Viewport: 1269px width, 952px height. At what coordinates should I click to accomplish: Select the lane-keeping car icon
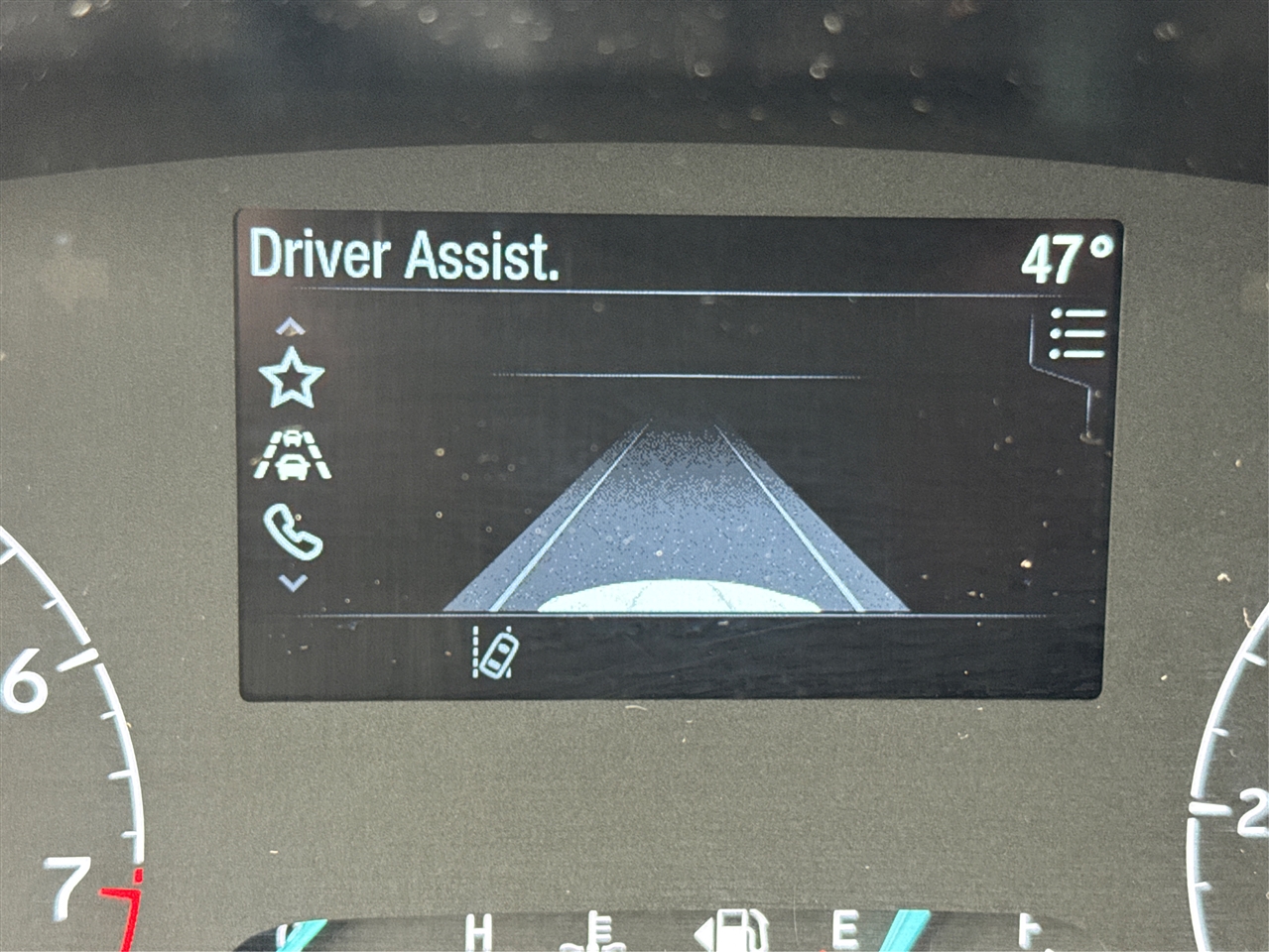coord(495,654)
